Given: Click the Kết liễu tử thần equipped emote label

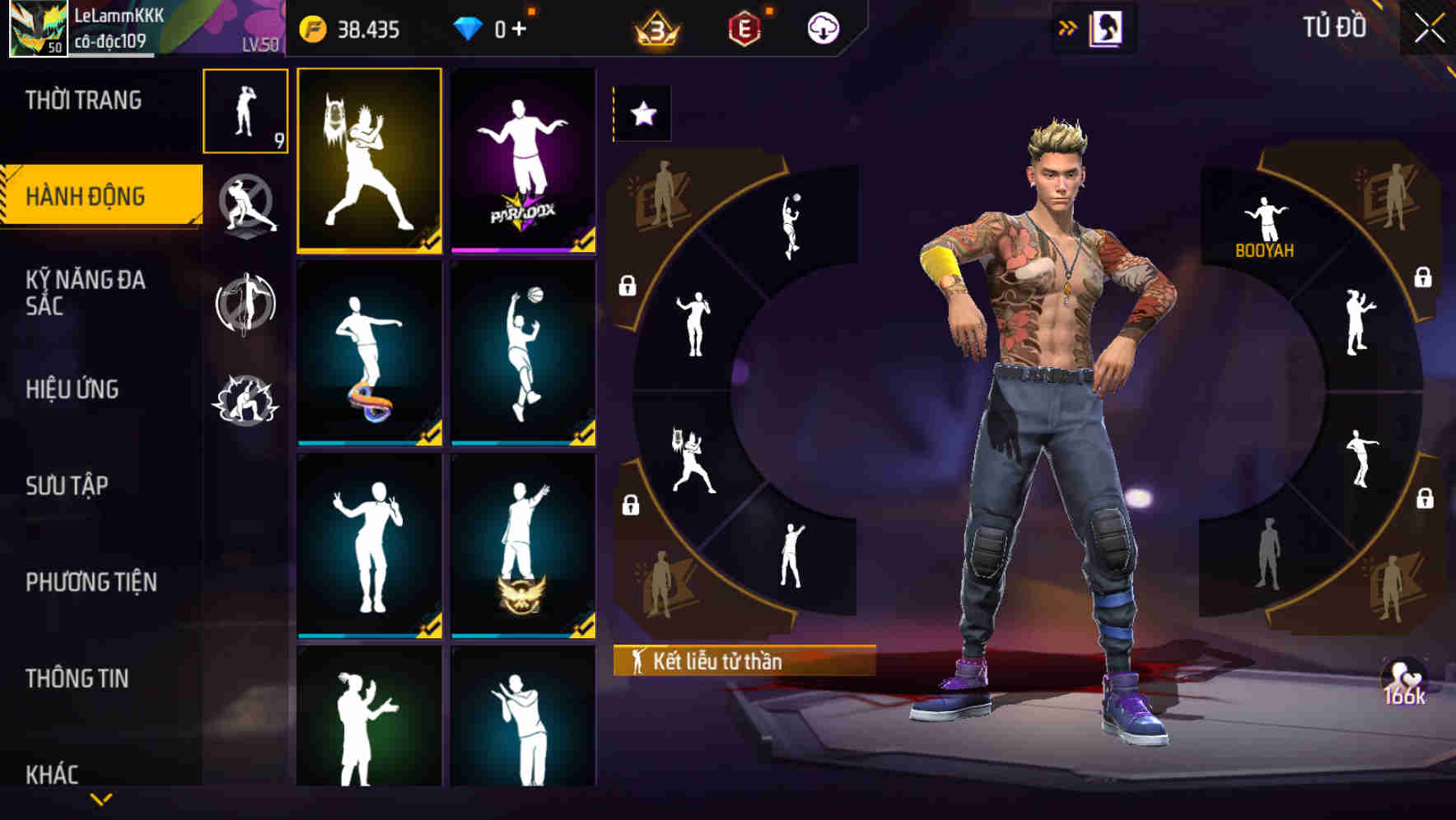Looking at the screenshot, I should 716,659.
